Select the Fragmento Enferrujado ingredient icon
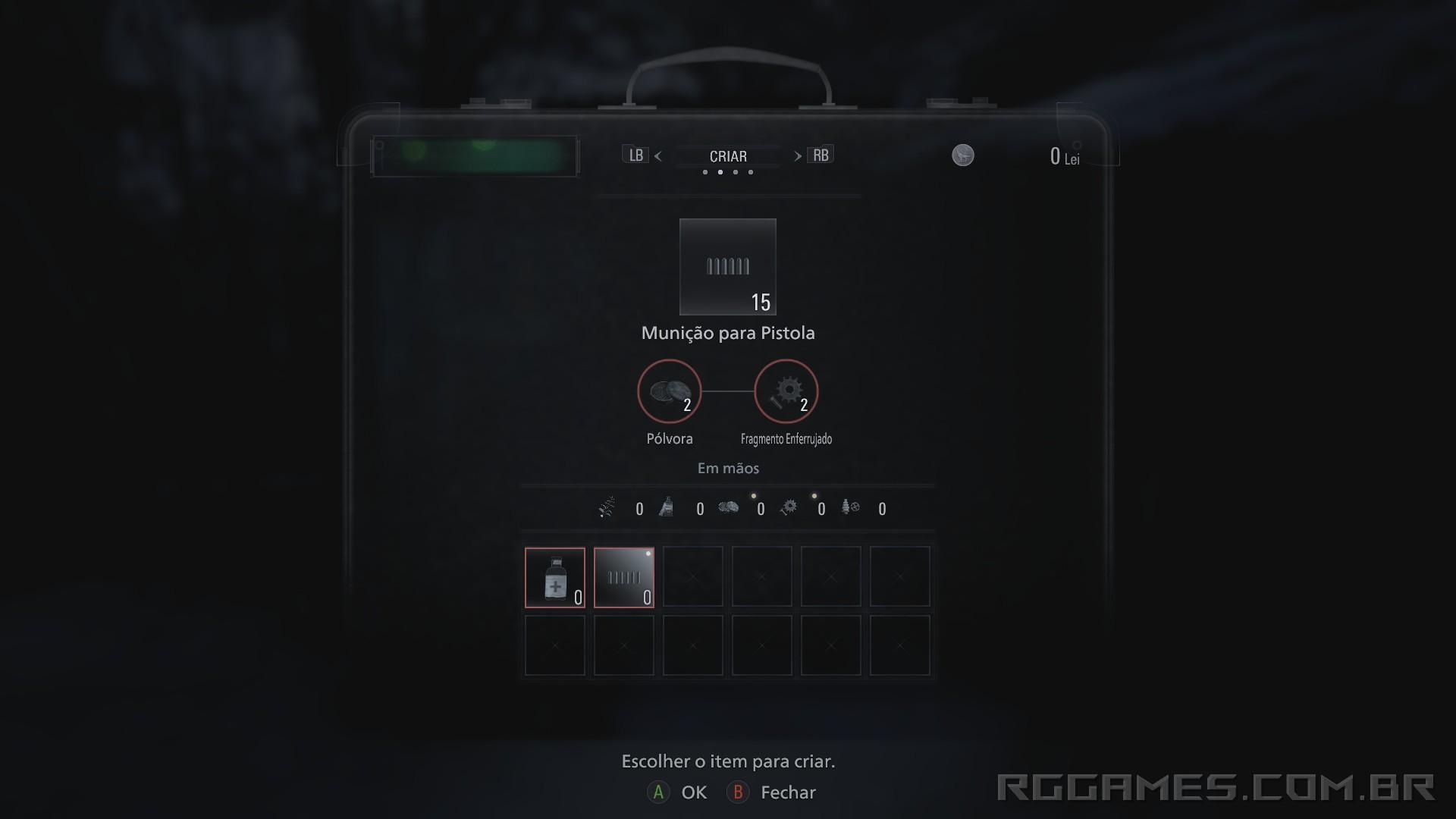1456x819 pixels. coord(786,391)
